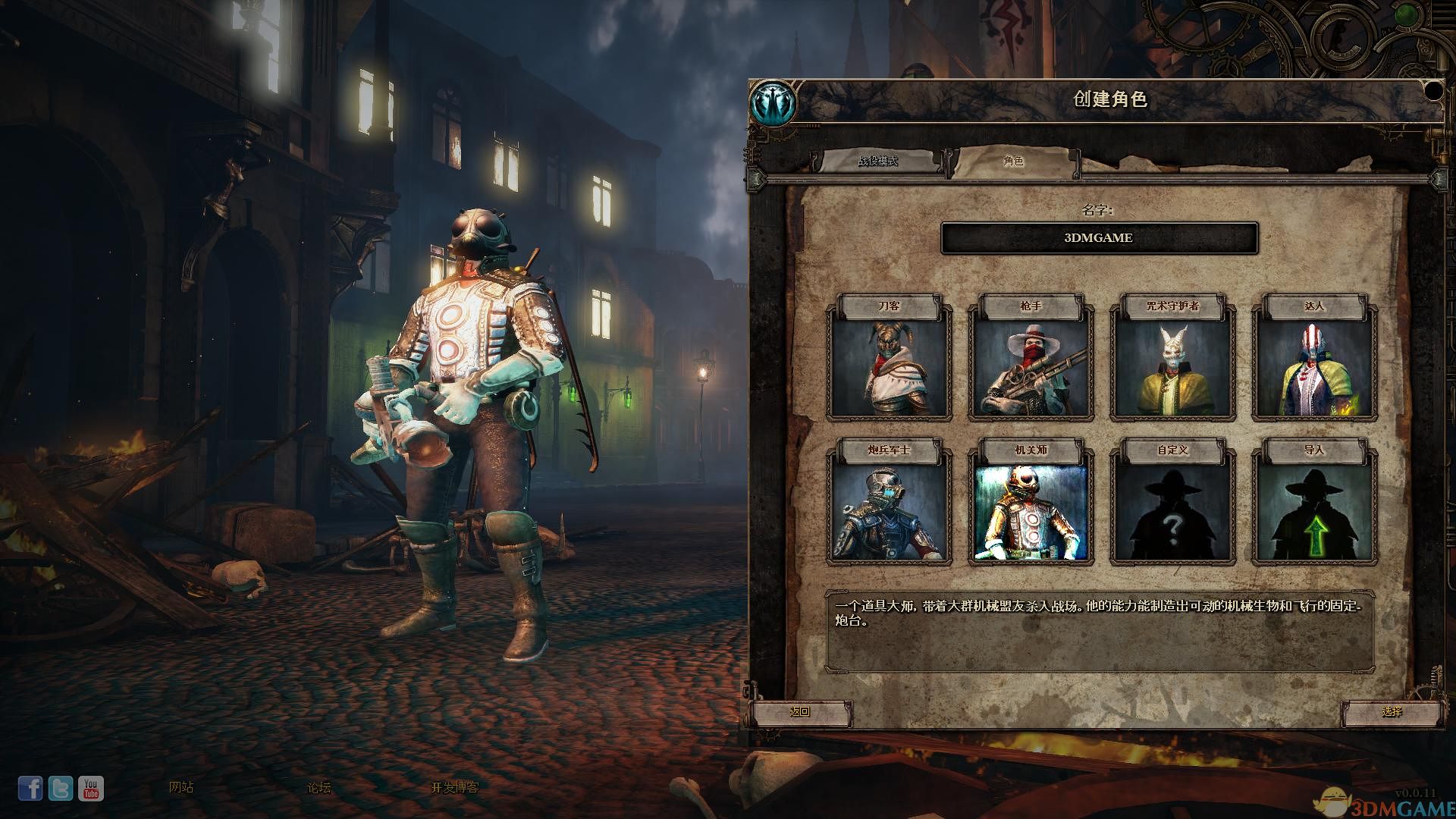Open the Facebook link icon
Image resolution: width=1456 pixels, height=819 pixels.
click(30, 789)
